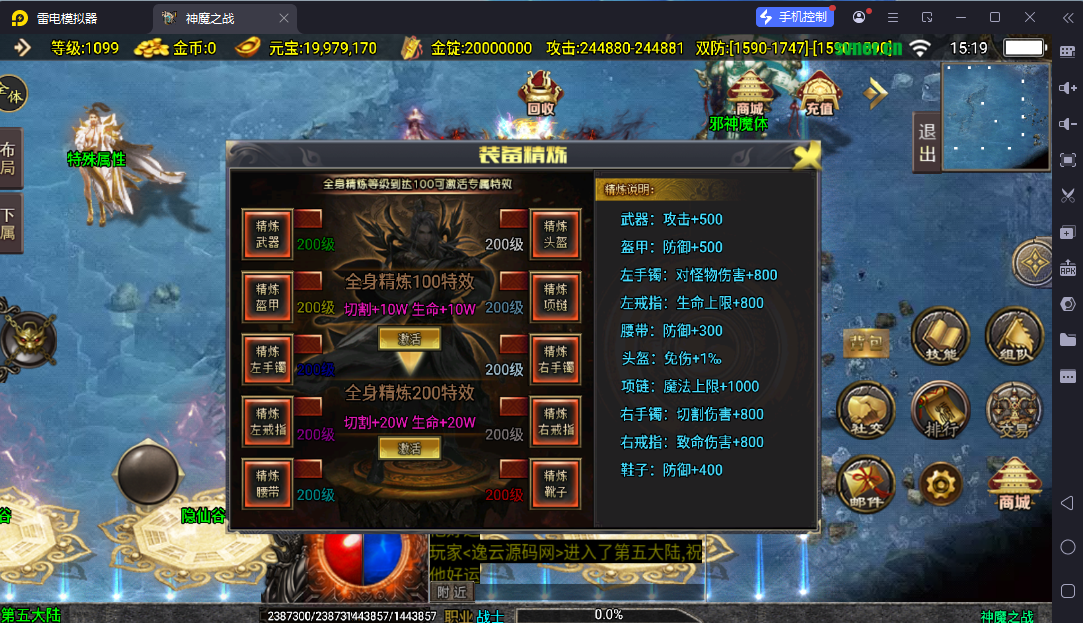This screenshot has height=623, width=1083.
Task: Click the 精炼左戒指 left ring button
Action: pyautogui.click(x=267, y=421)
